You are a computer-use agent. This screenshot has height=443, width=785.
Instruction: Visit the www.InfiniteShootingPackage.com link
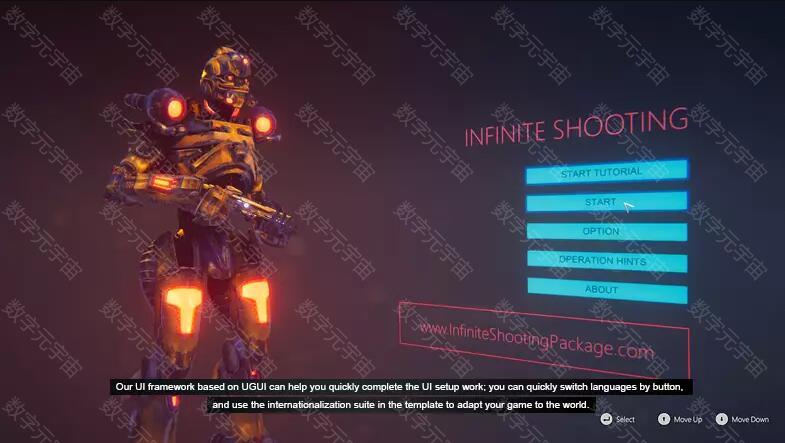(537, 340)
